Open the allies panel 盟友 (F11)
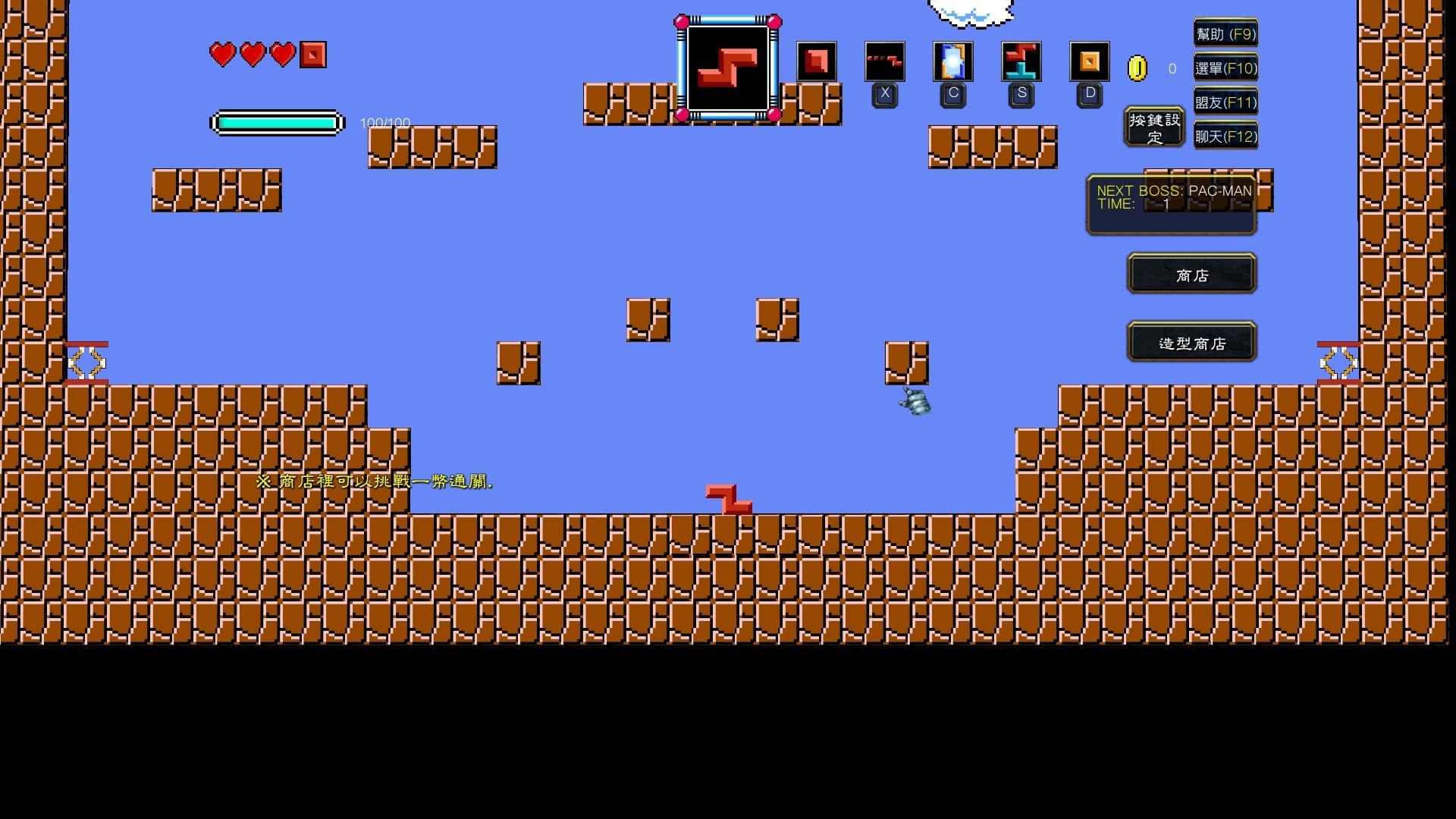The image size is (1456, 819). 1225,102
